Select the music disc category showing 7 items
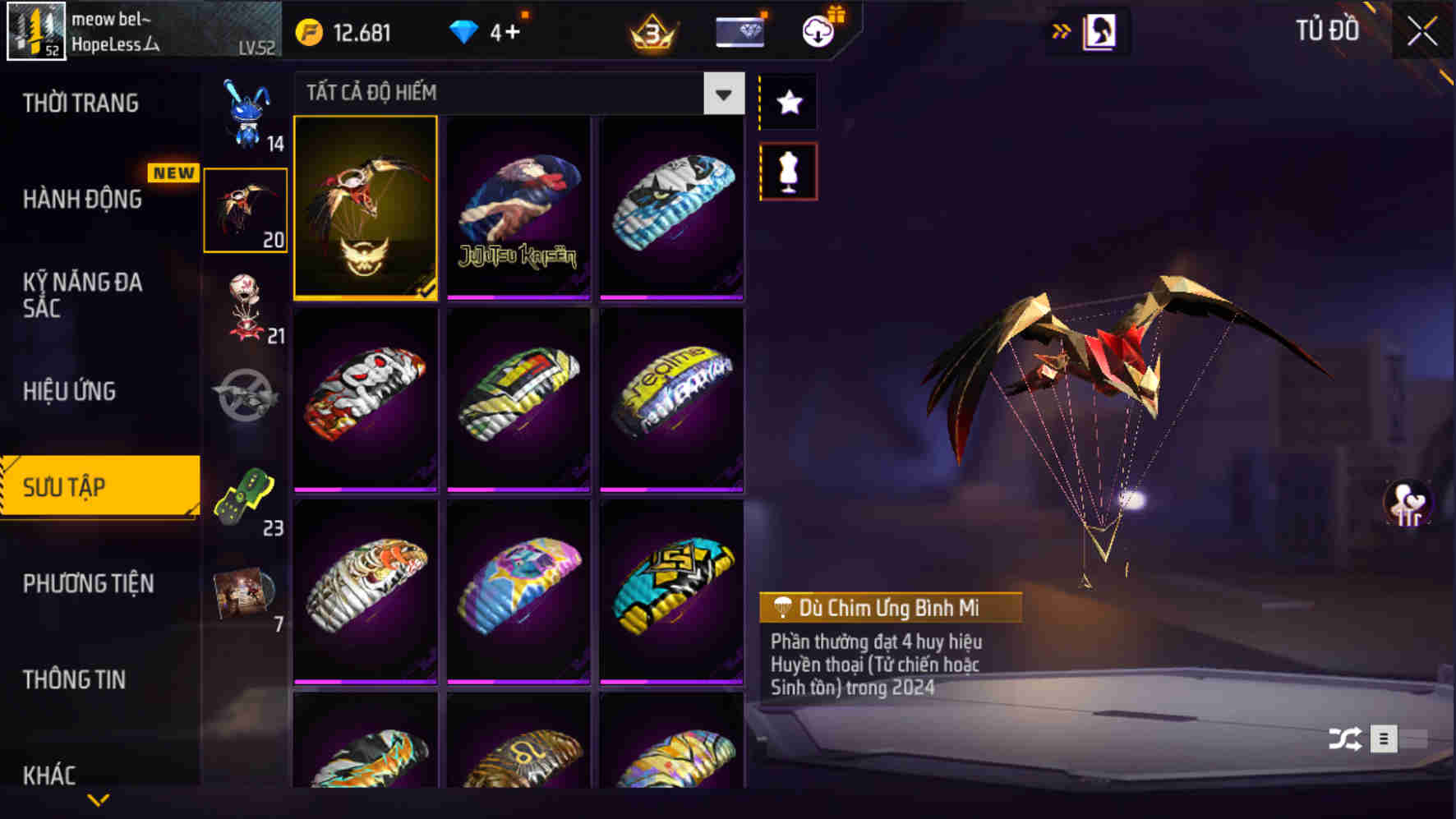Viewport: 1456px width, 819px height. click(245, 596)
